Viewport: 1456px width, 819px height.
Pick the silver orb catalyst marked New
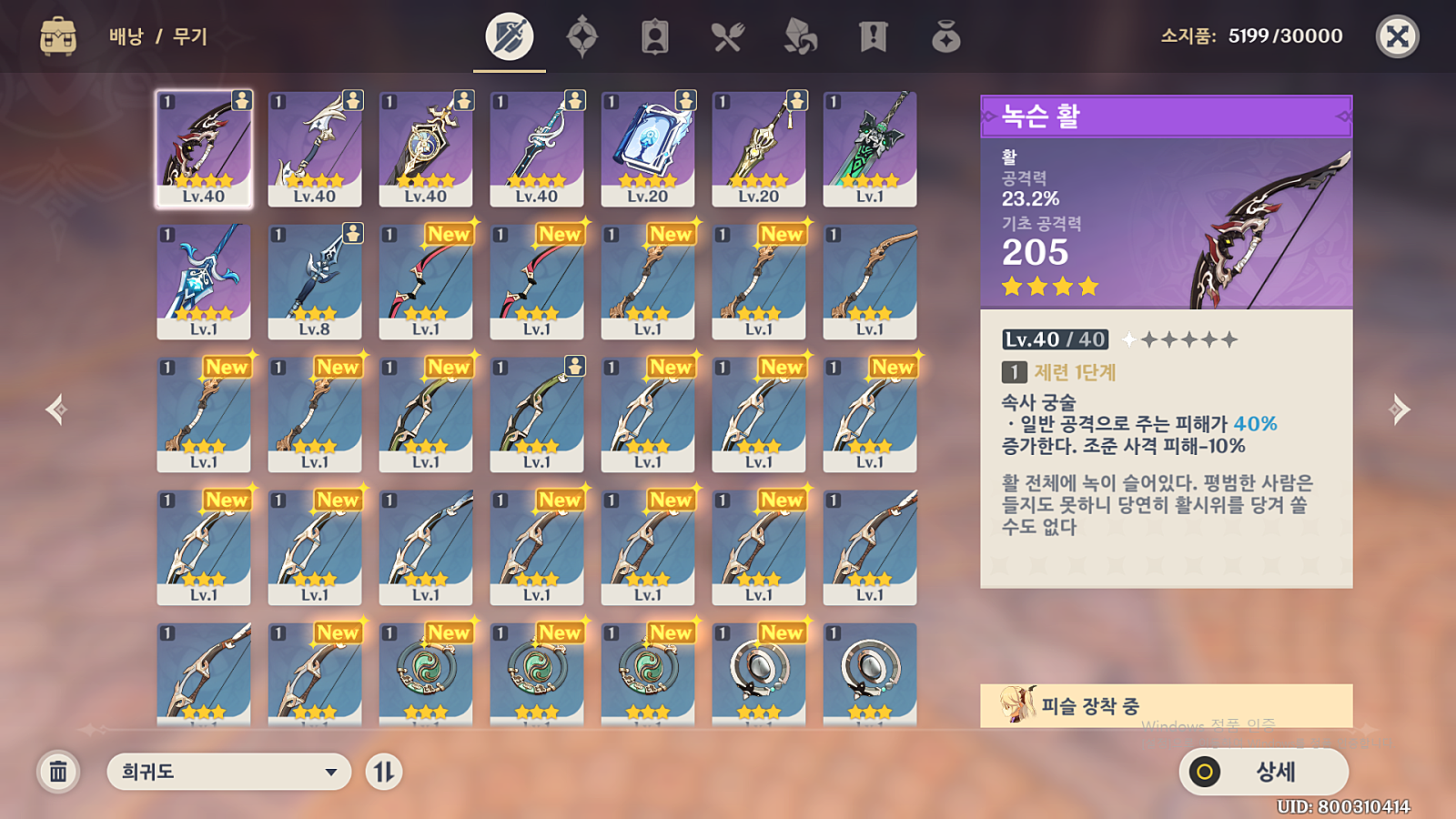tap(759, 673)
